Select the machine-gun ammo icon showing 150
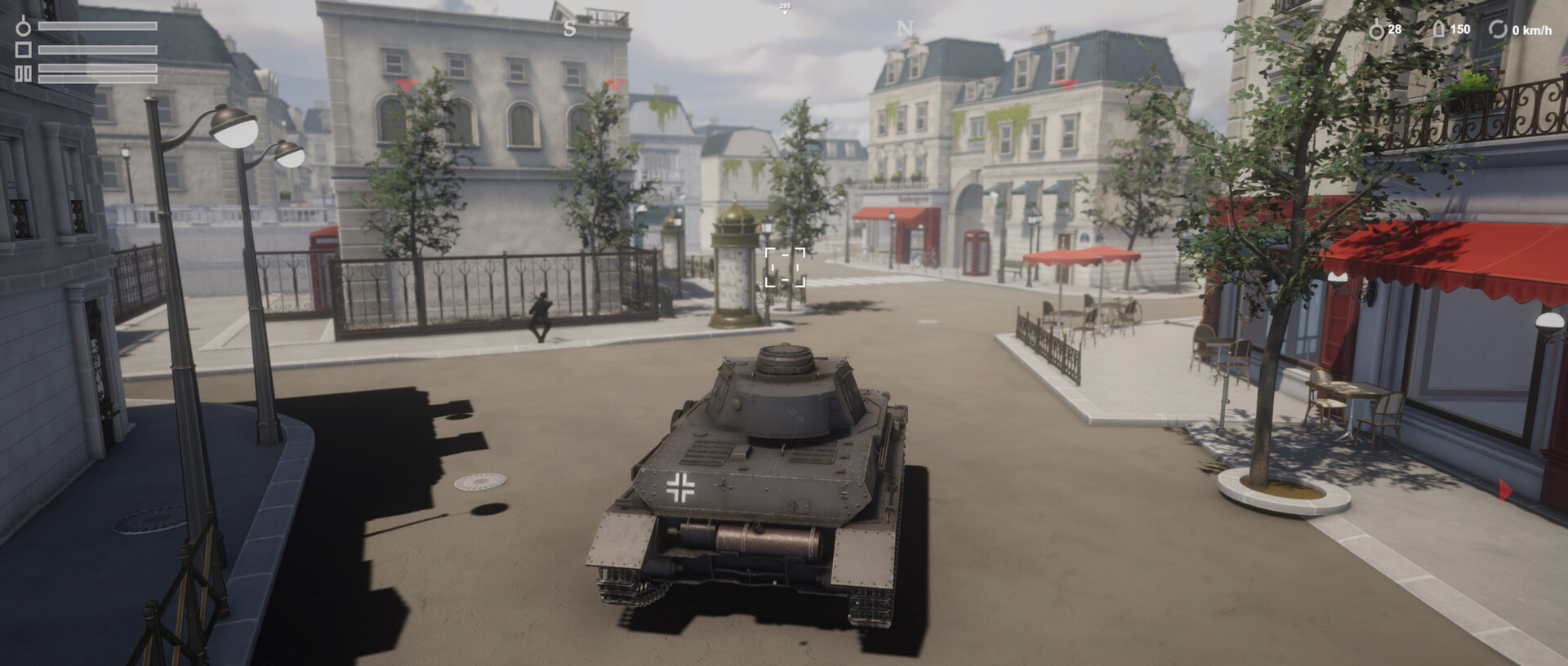Screen dimensions: 1568x666 (x=1440, y=28)
